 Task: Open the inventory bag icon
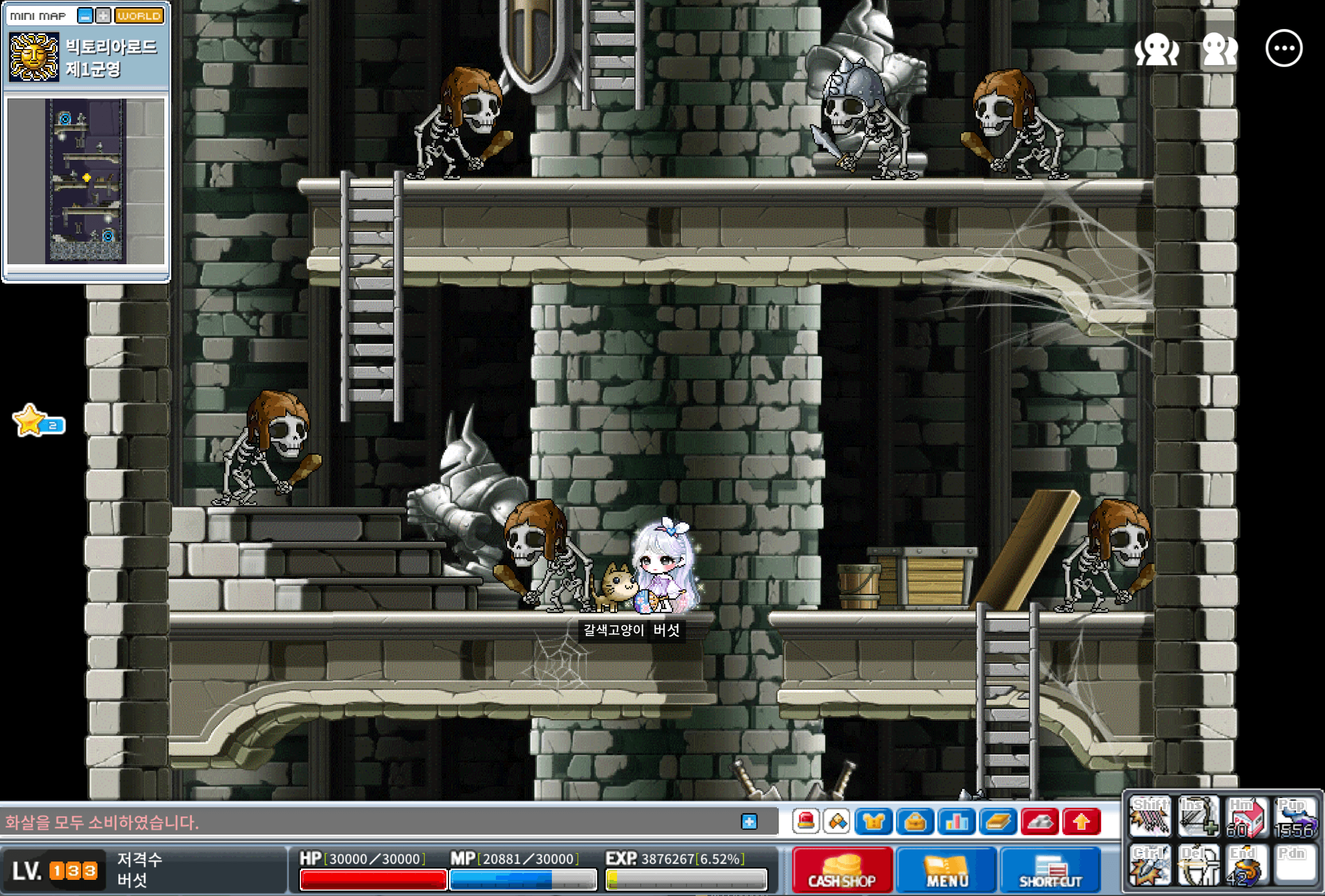[x=915, y=821]
